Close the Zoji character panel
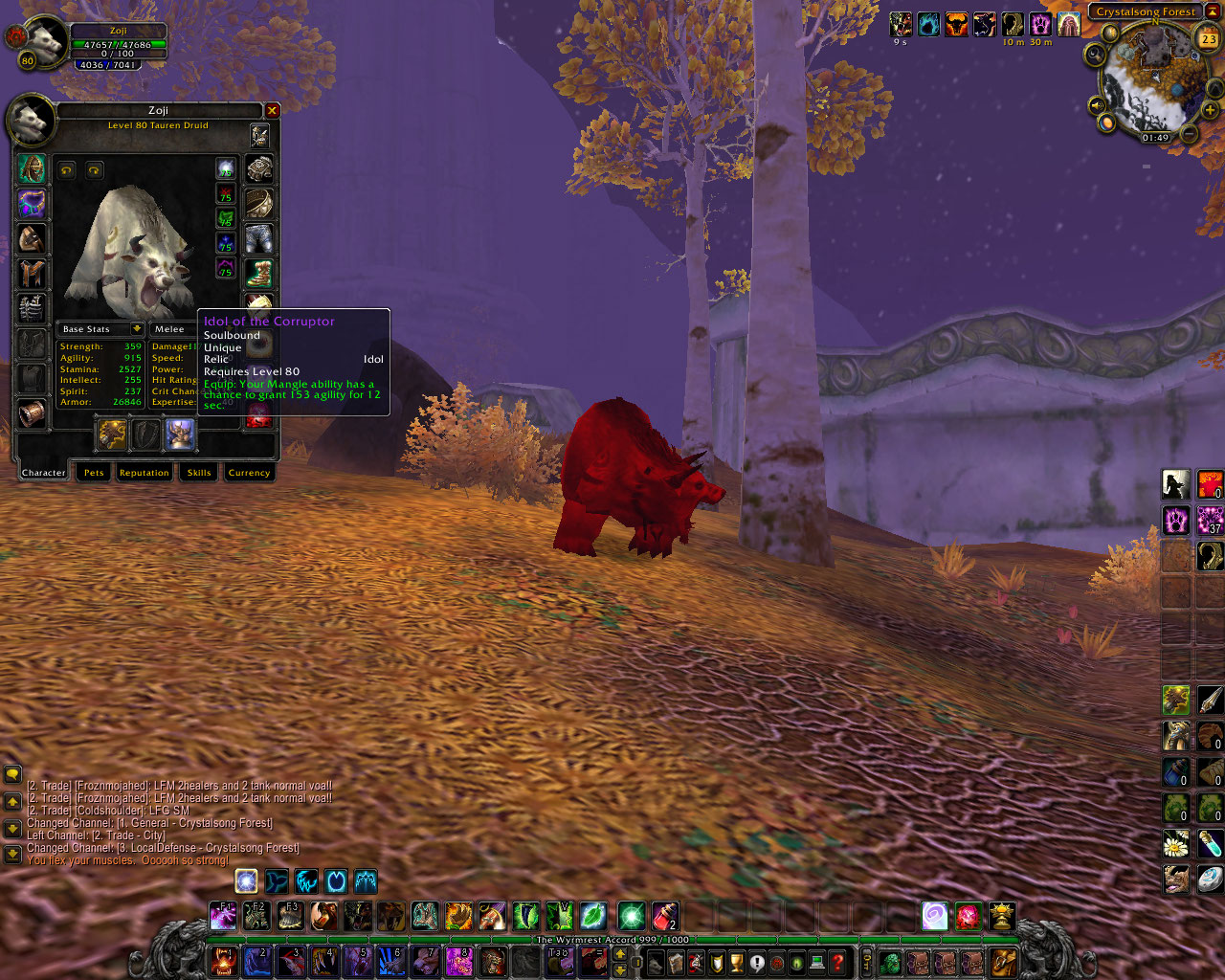The image size is (1225, 980). tap(272, 111)
